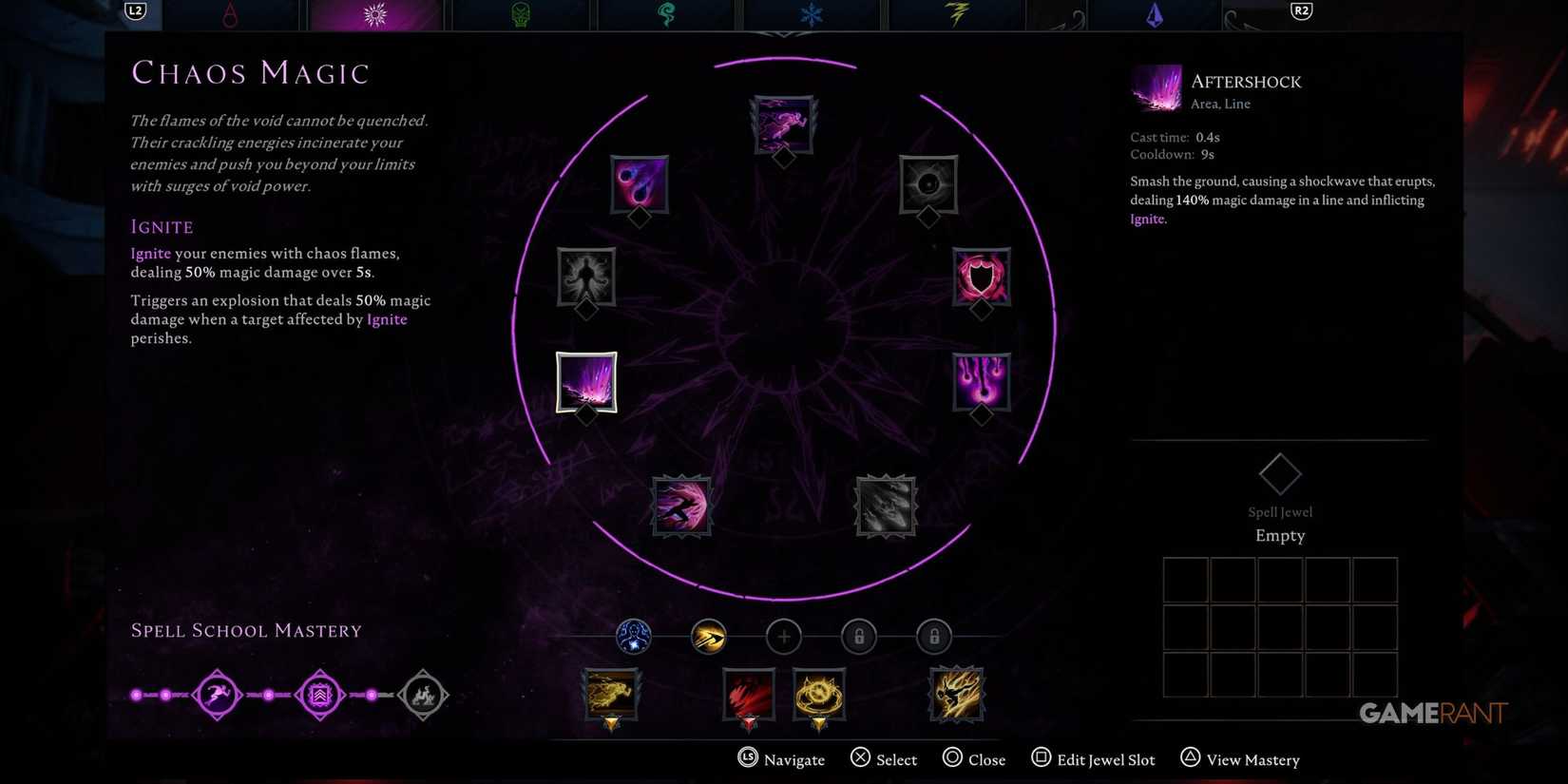Expand the third Spell School Mastery node
The image size is (1568, 784).
pos(423,695)
